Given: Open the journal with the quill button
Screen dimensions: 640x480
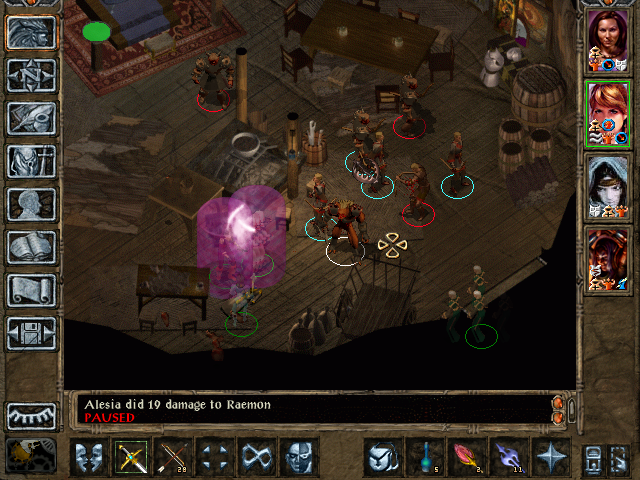Looking at the screenshot, I should coord(32,117).
